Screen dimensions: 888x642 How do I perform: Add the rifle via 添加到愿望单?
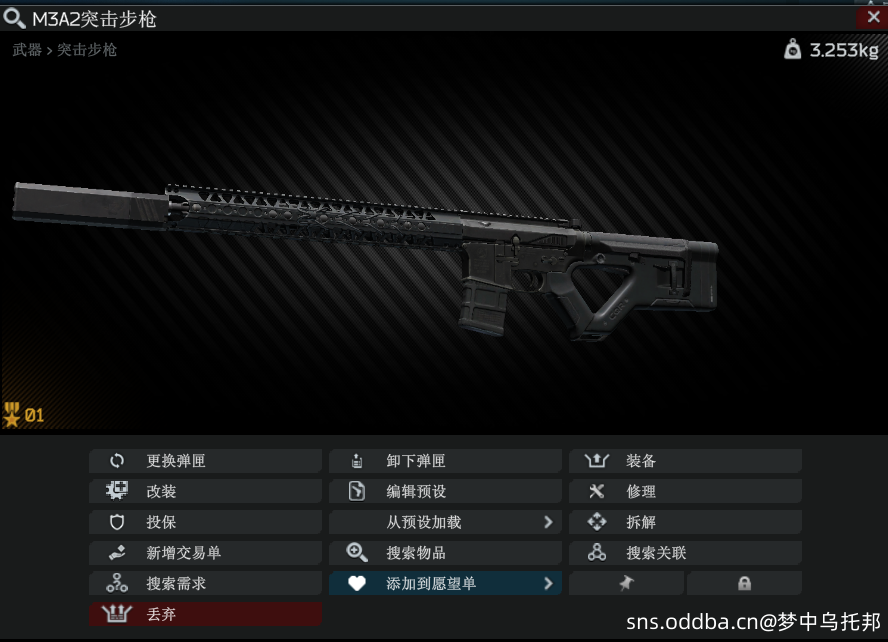click(445, 583)
